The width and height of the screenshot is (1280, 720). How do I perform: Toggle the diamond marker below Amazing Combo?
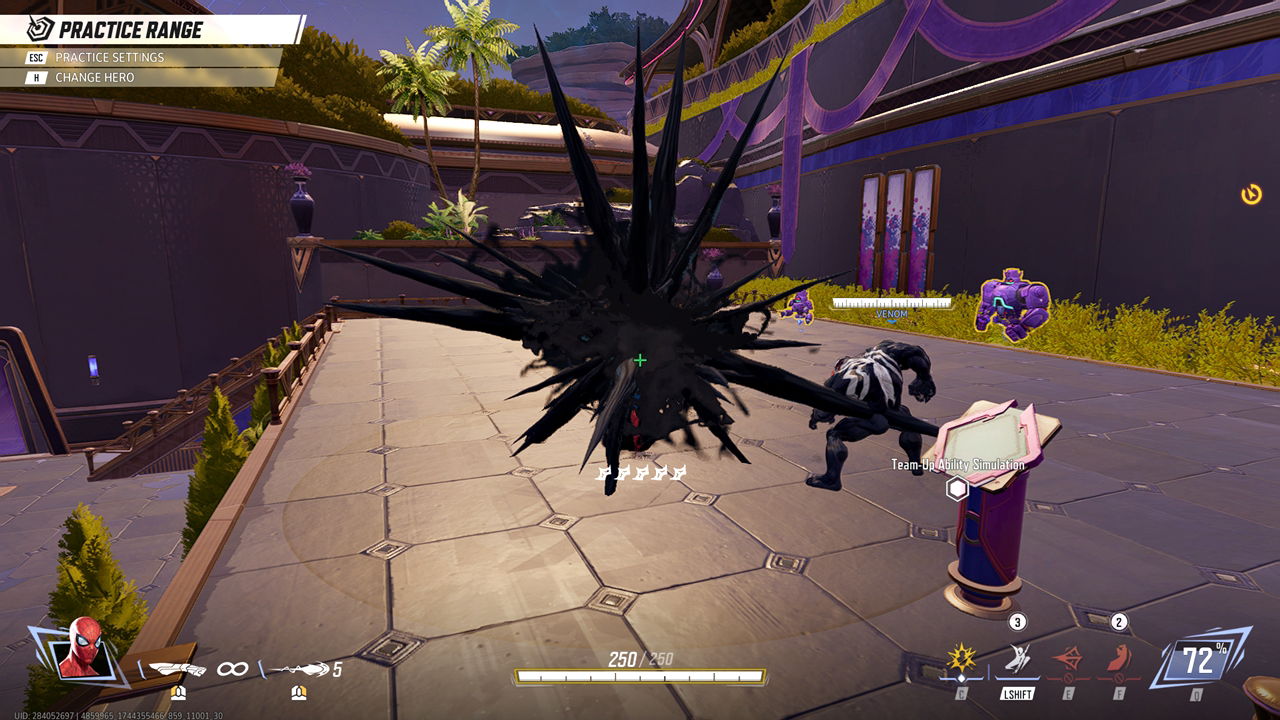coord(961,679)
